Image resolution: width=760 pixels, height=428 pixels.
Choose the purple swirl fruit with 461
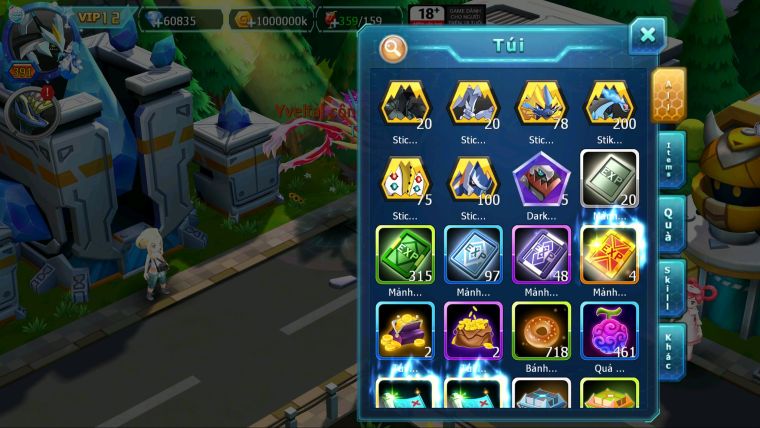(609, 331)
